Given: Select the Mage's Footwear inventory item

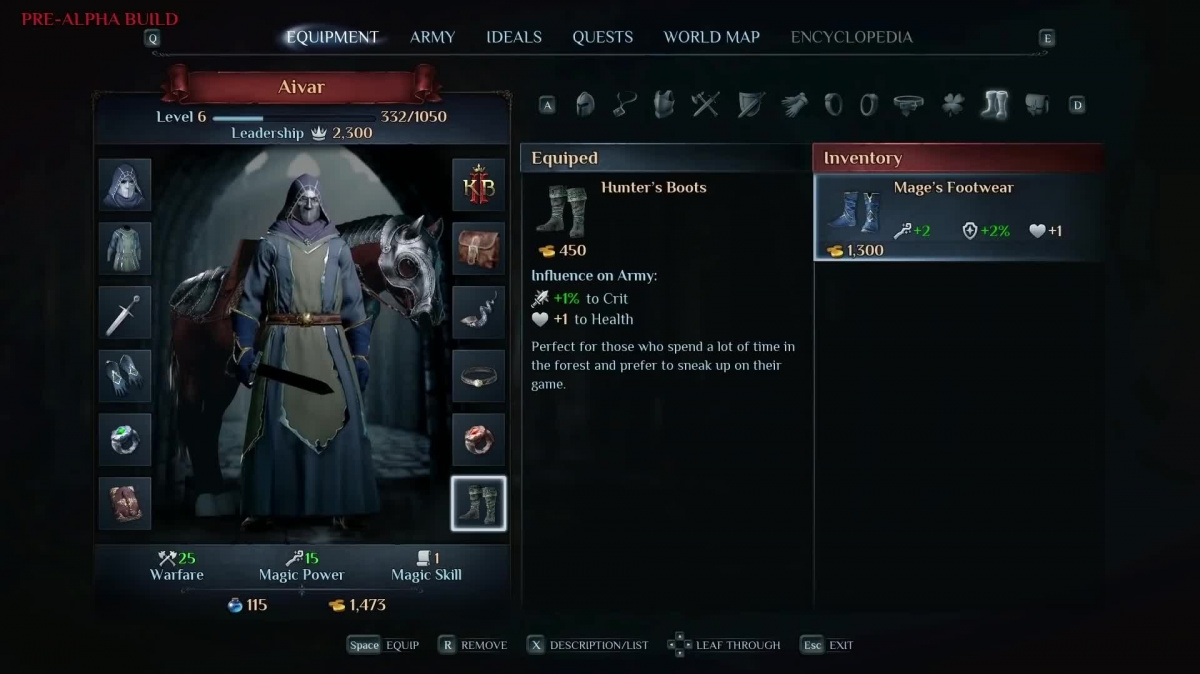Looking at the screenshot, I should point(958,217).
